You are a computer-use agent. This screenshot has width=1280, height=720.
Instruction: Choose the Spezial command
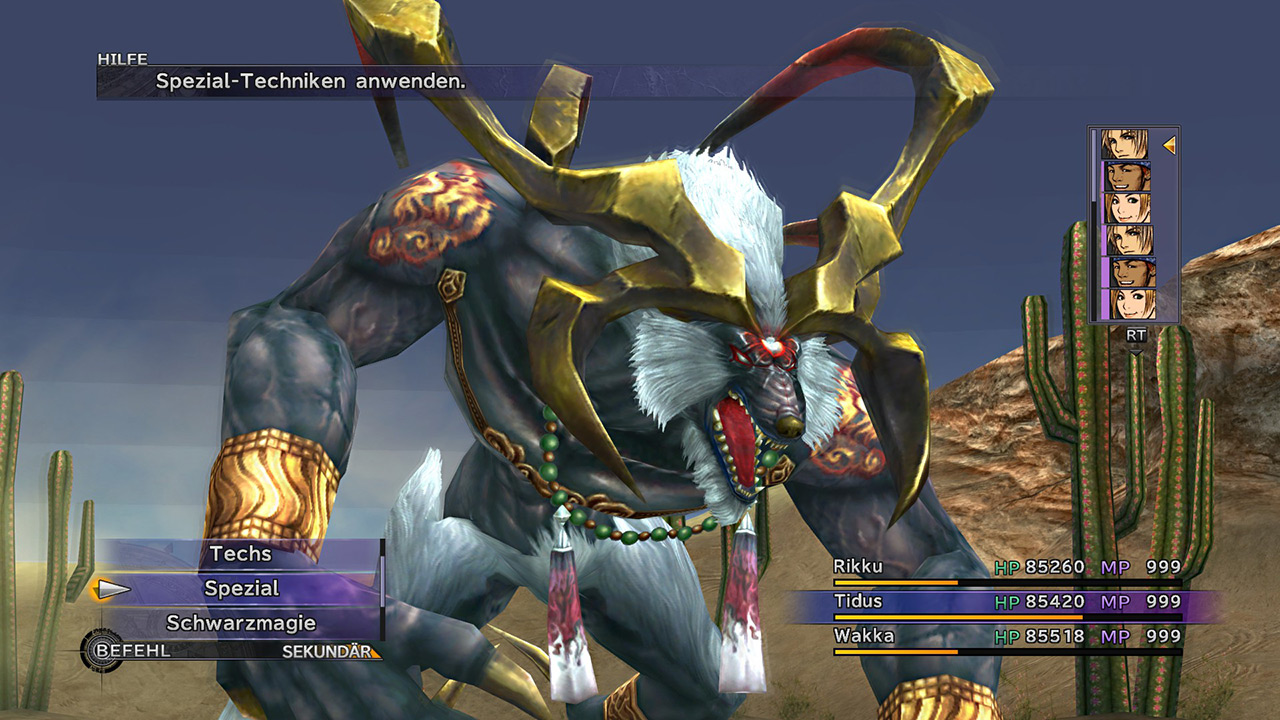pyautogui.click(x=241, y=589)
